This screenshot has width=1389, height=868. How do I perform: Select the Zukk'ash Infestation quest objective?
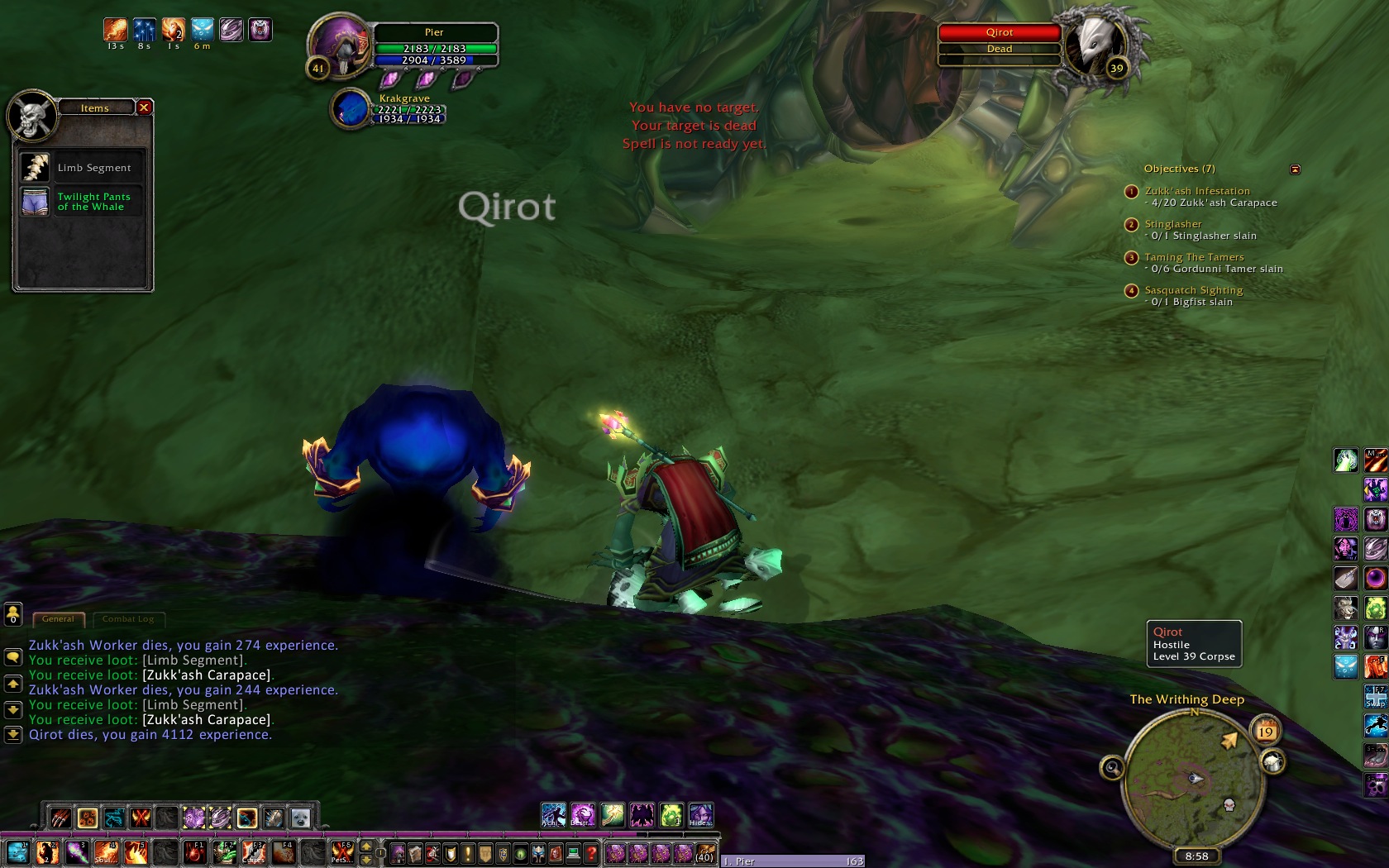pyautogui.click(x=1196, y=191)
